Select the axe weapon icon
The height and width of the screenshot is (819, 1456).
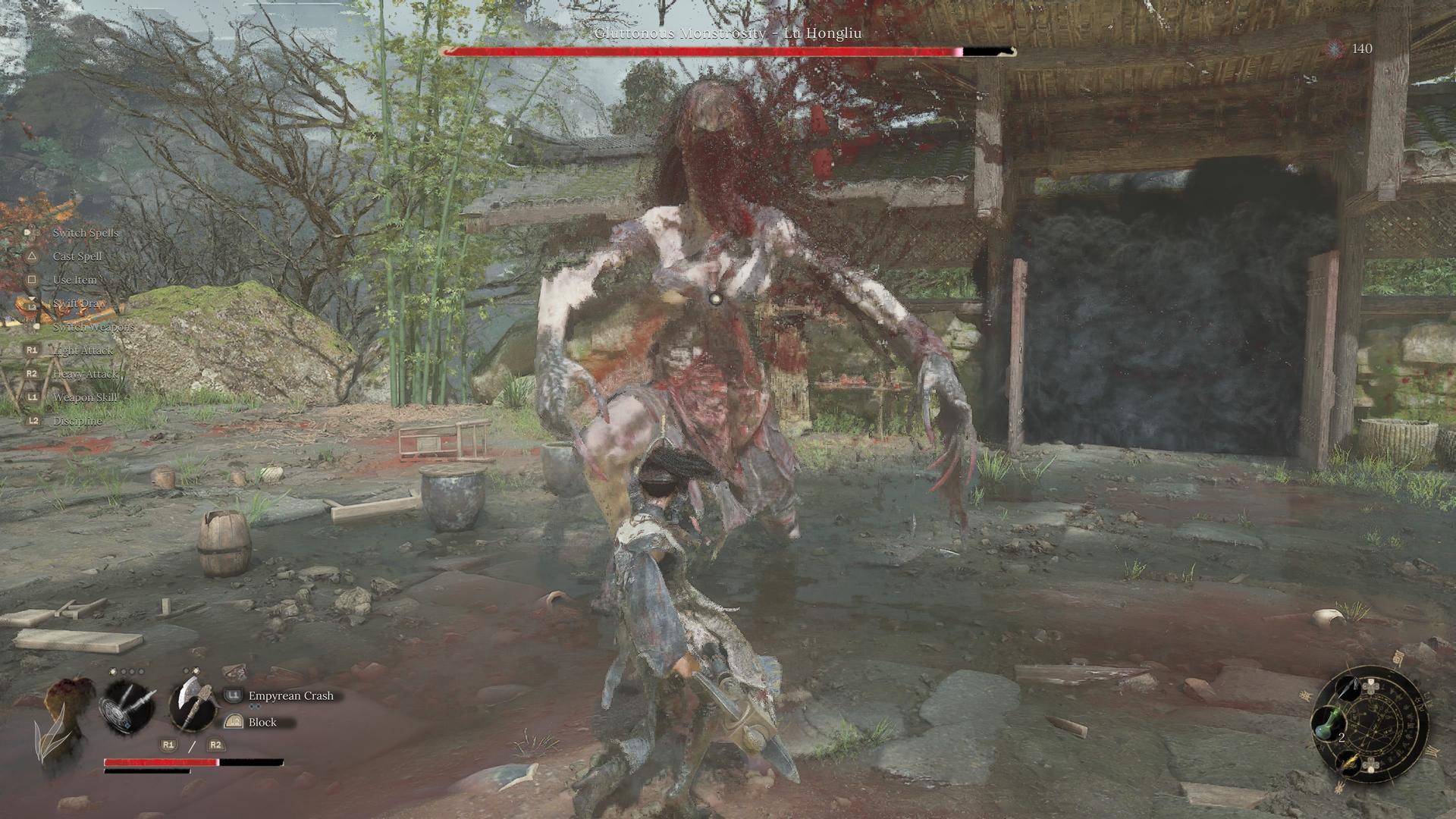pyautogui.click(x=192, y=705)
